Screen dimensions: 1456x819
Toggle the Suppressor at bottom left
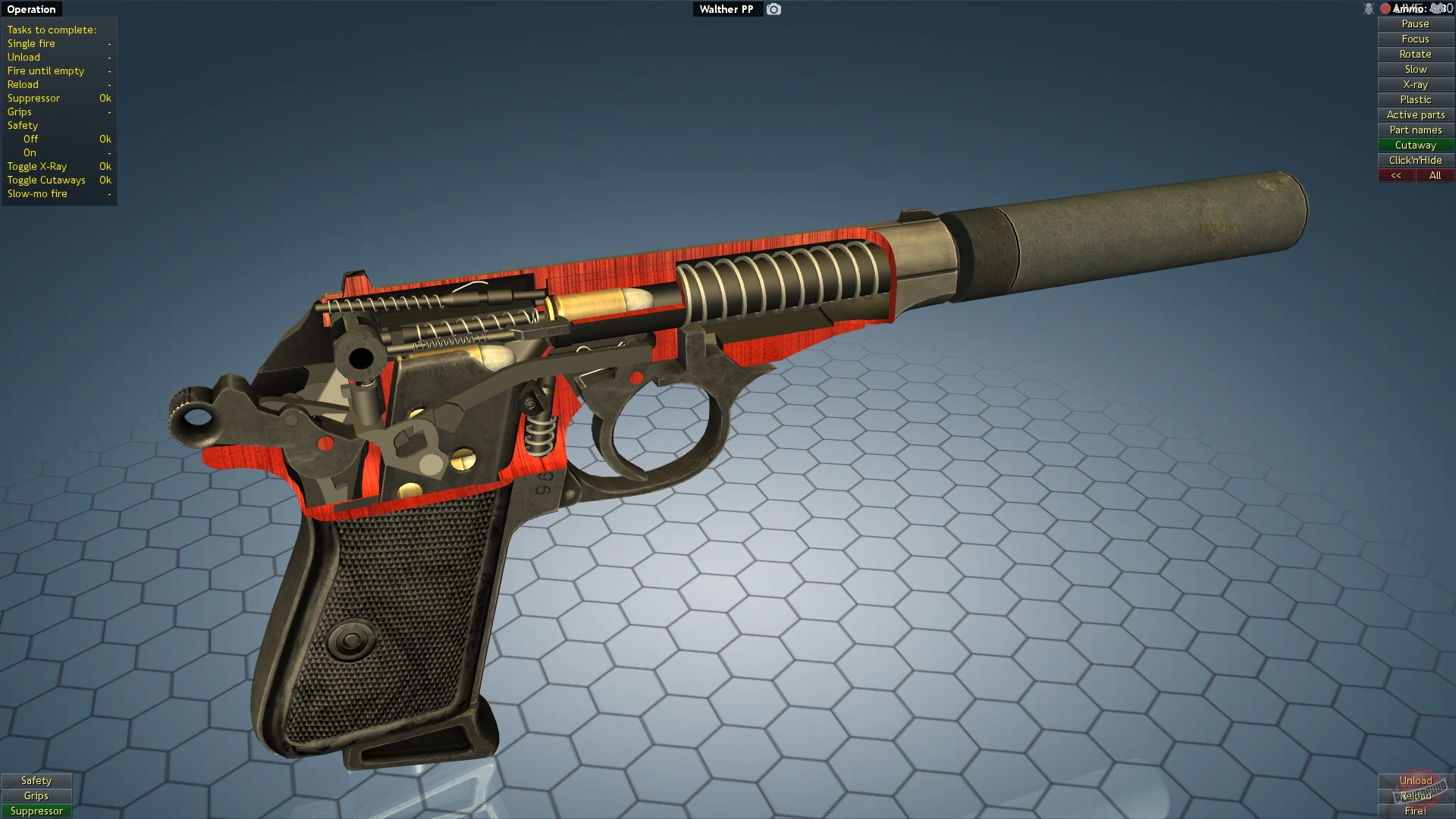pyautogui.click(x=36, y=811)
